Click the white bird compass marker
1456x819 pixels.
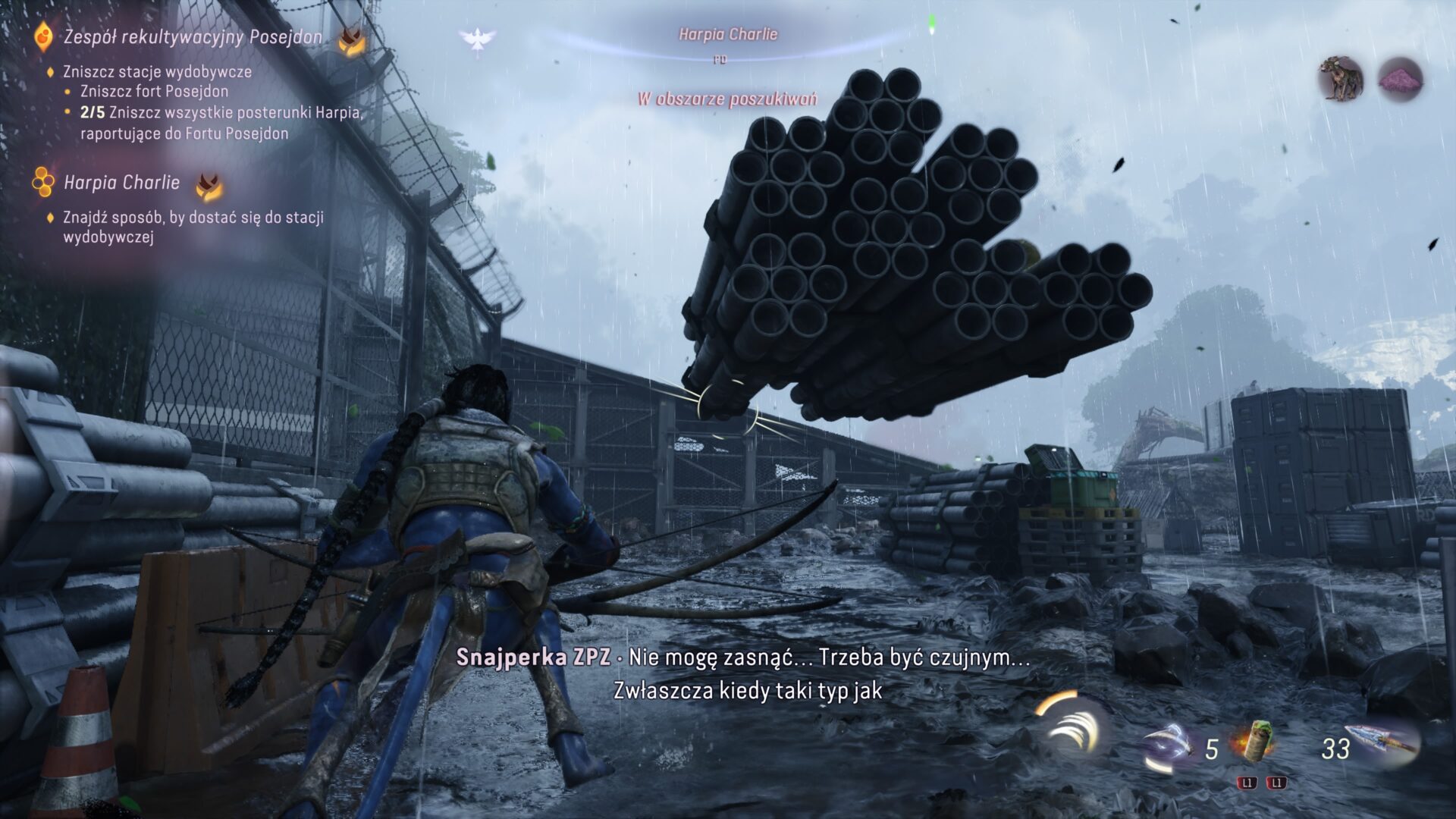tap(477, 39)
